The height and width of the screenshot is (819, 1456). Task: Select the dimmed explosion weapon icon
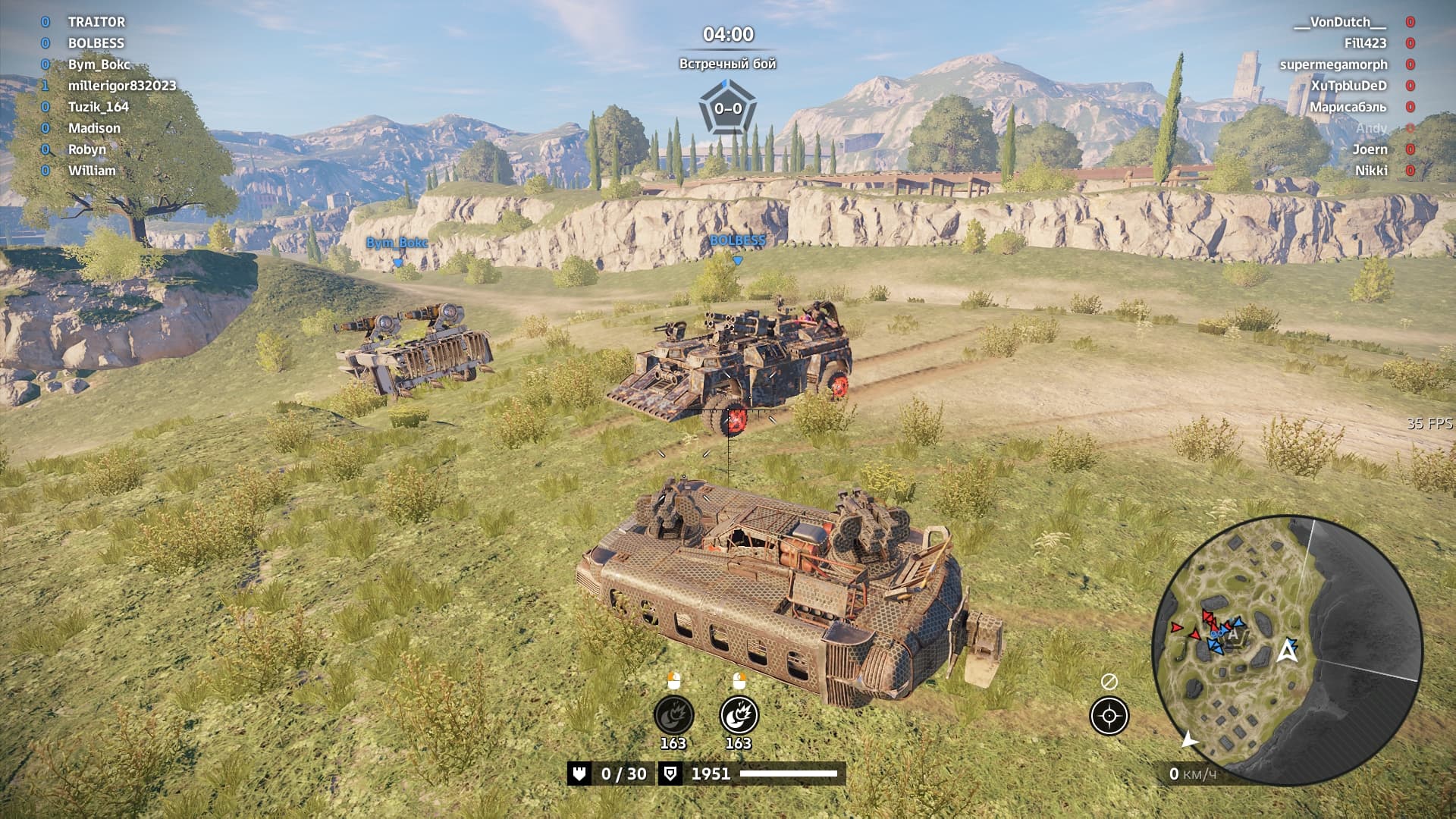pos(673,715)
